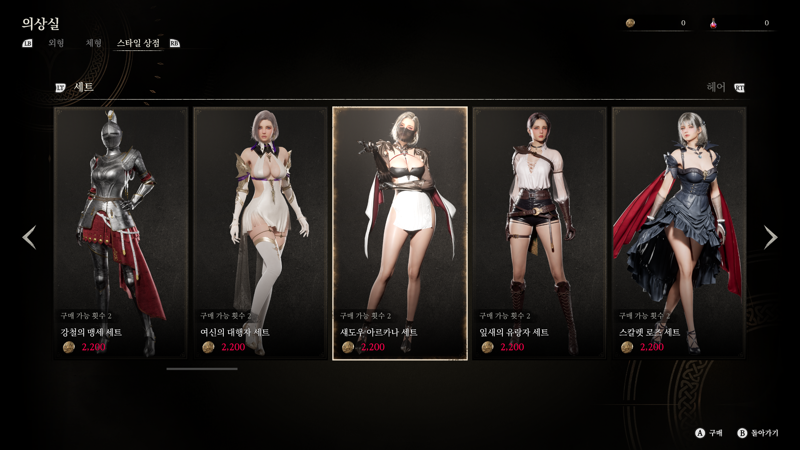
Task: Switch to the 외형 tab
Action: coord(56,44)
